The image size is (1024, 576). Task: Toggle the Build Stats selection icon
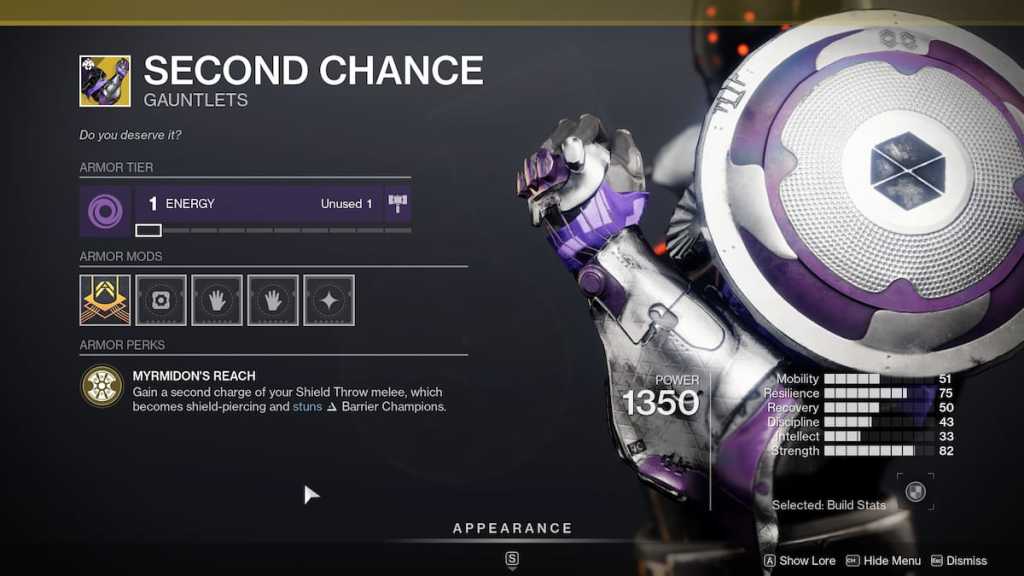point(915,492)
